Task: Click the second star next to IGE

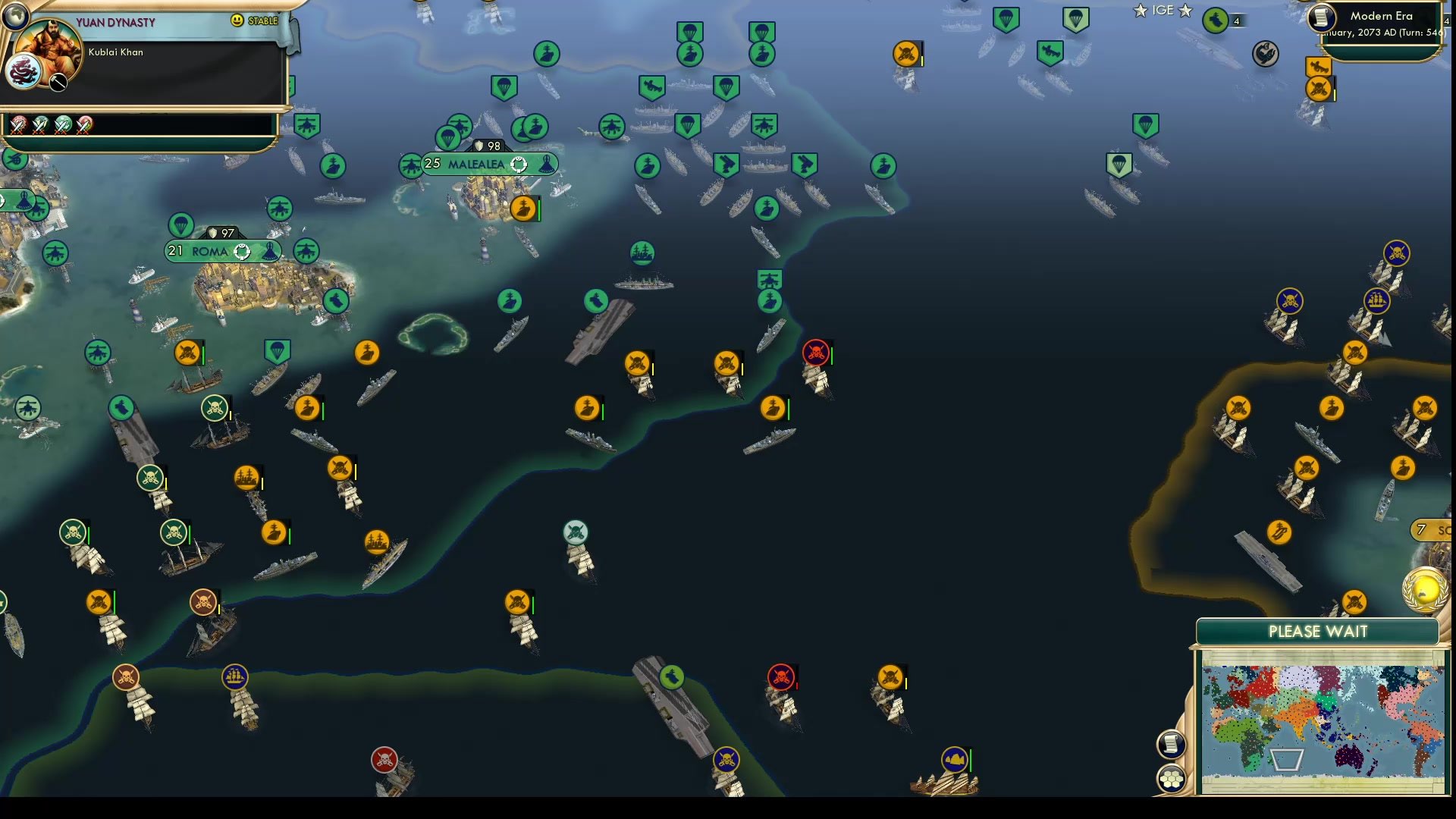Action: click(1186, 11)
